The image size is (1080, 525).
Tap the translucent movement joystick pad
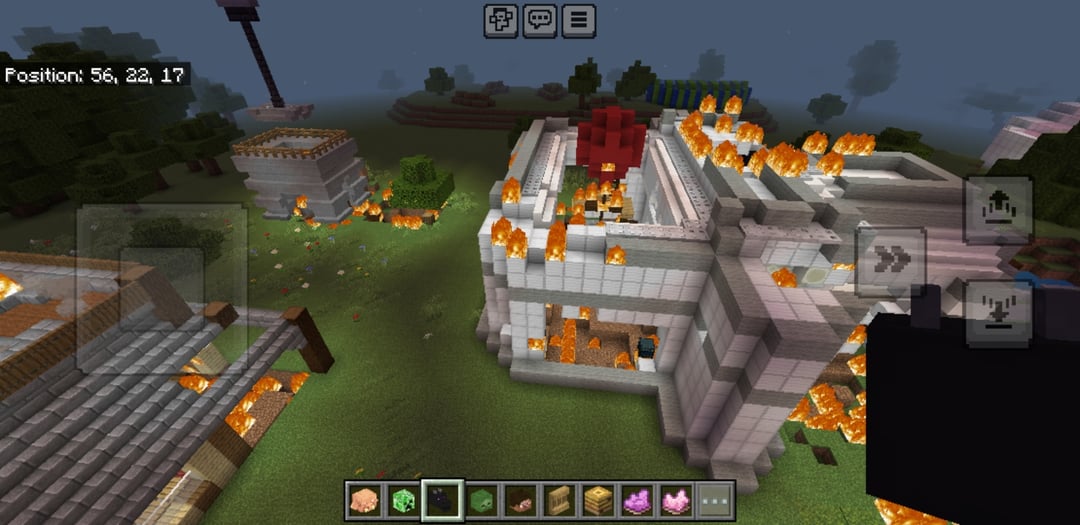162,288
